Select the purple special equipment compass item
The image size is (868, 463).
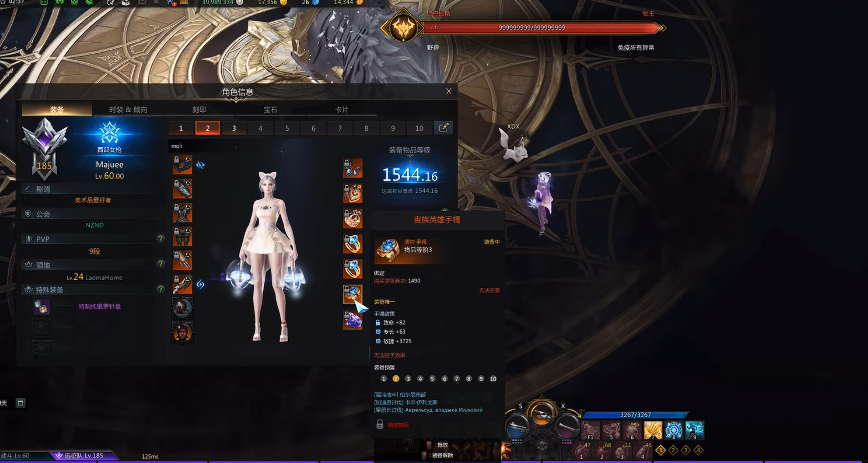pyautogui.click(x=41, y=307)
